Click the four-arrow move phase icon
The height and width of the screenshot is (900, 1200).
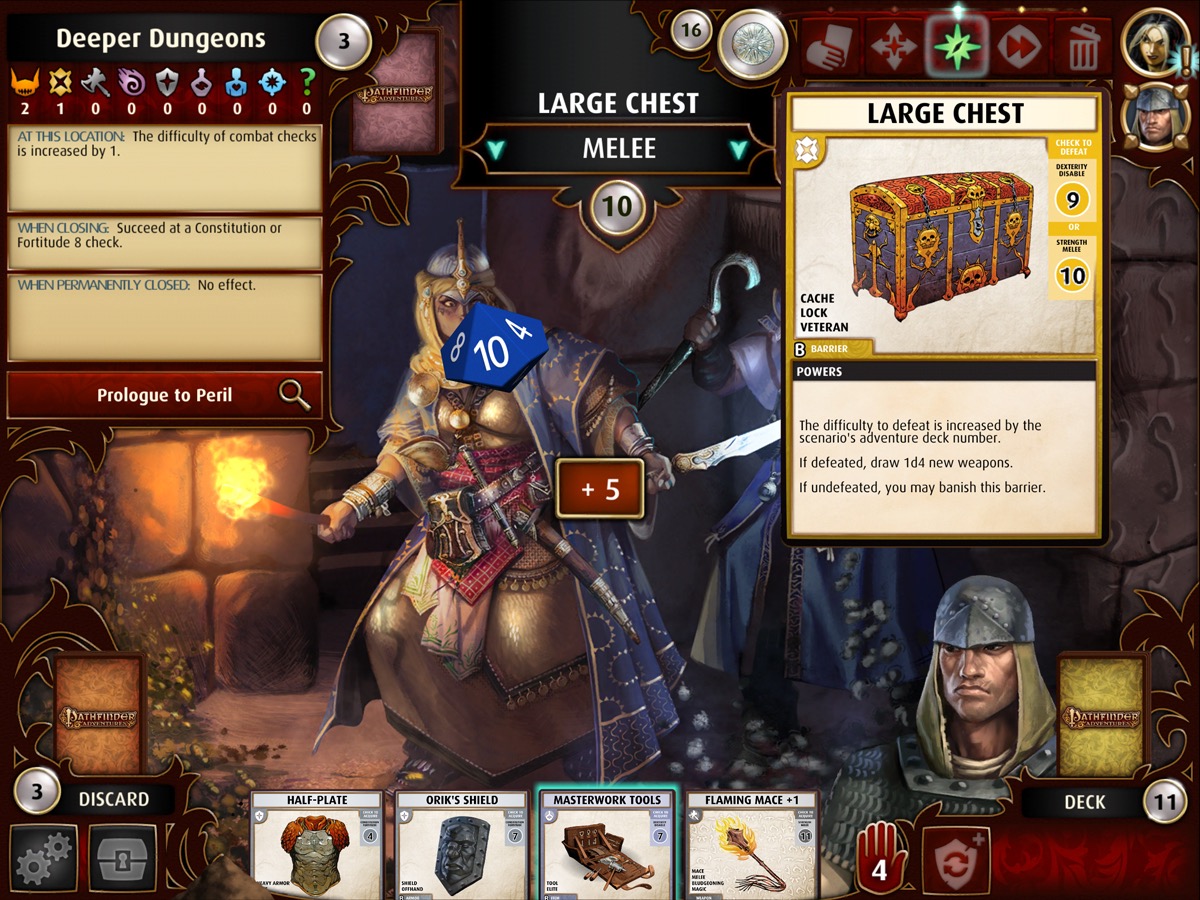895,47
